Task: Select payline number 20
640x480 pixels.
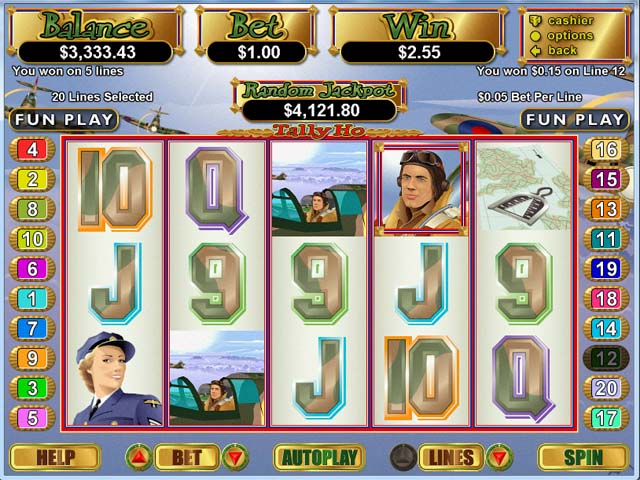Action: tap(606, 388)
